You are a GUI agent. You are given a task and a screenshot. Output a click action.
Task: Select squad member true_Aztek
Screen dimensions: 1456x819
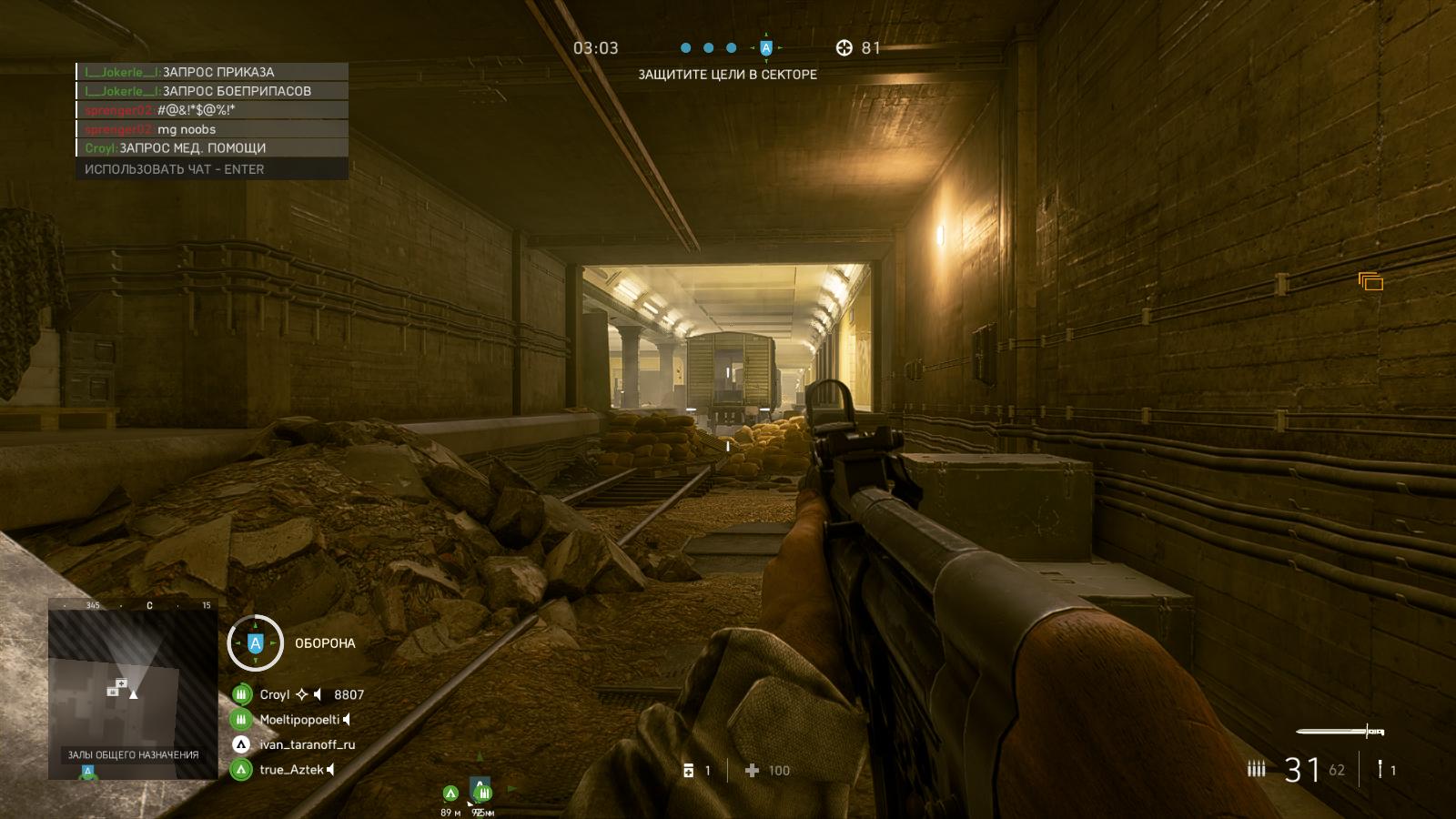coord(291,770)
